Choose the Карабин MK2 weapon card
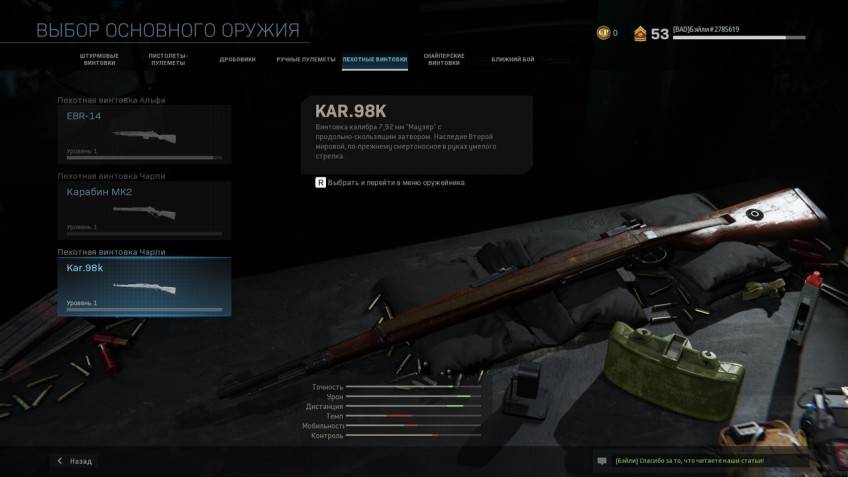 coord(144,210)
